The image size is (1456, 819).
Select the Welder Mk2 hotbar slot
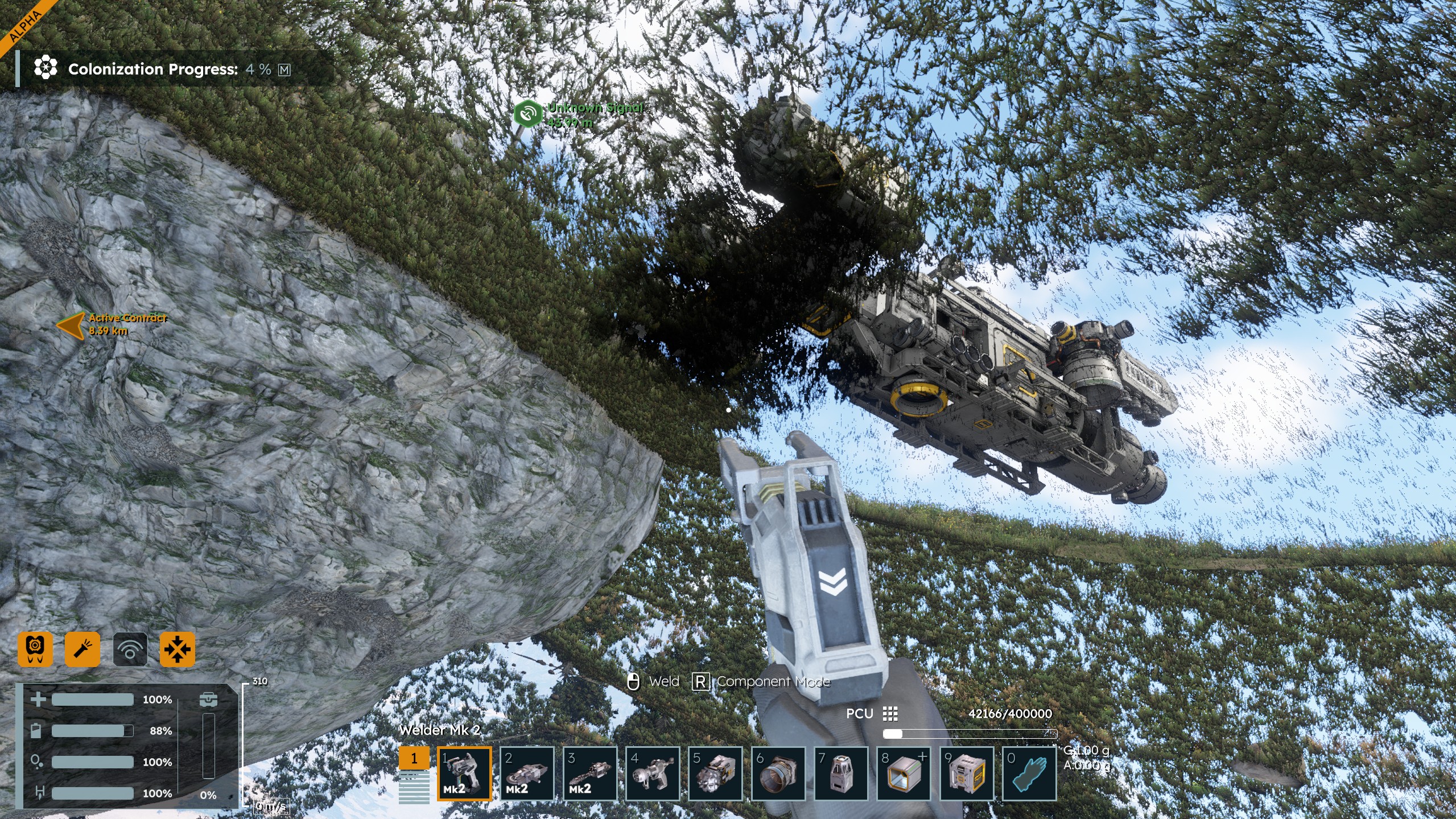tap(464, 773)
